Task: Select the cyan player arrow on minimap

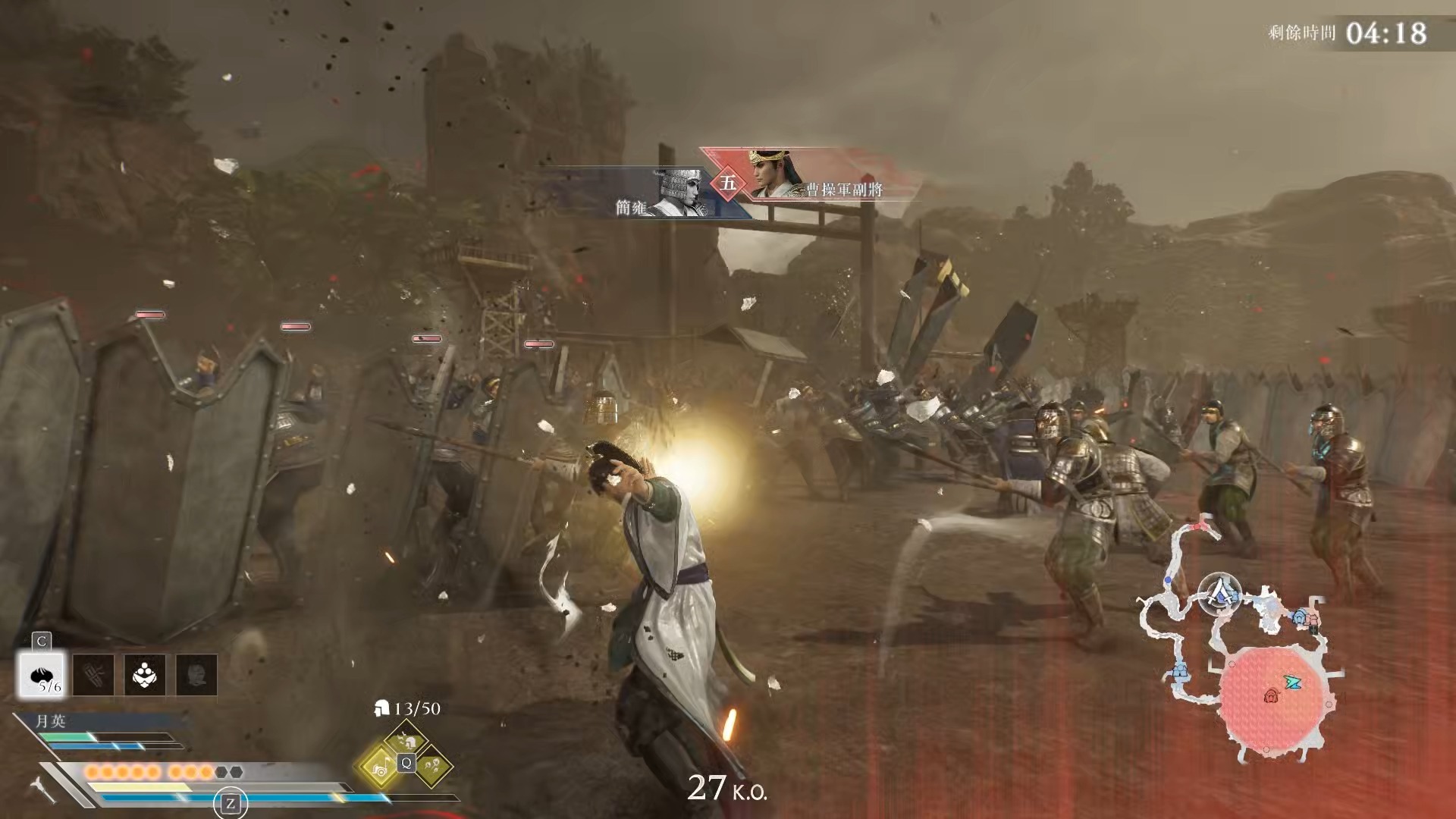Action: 1293,682
